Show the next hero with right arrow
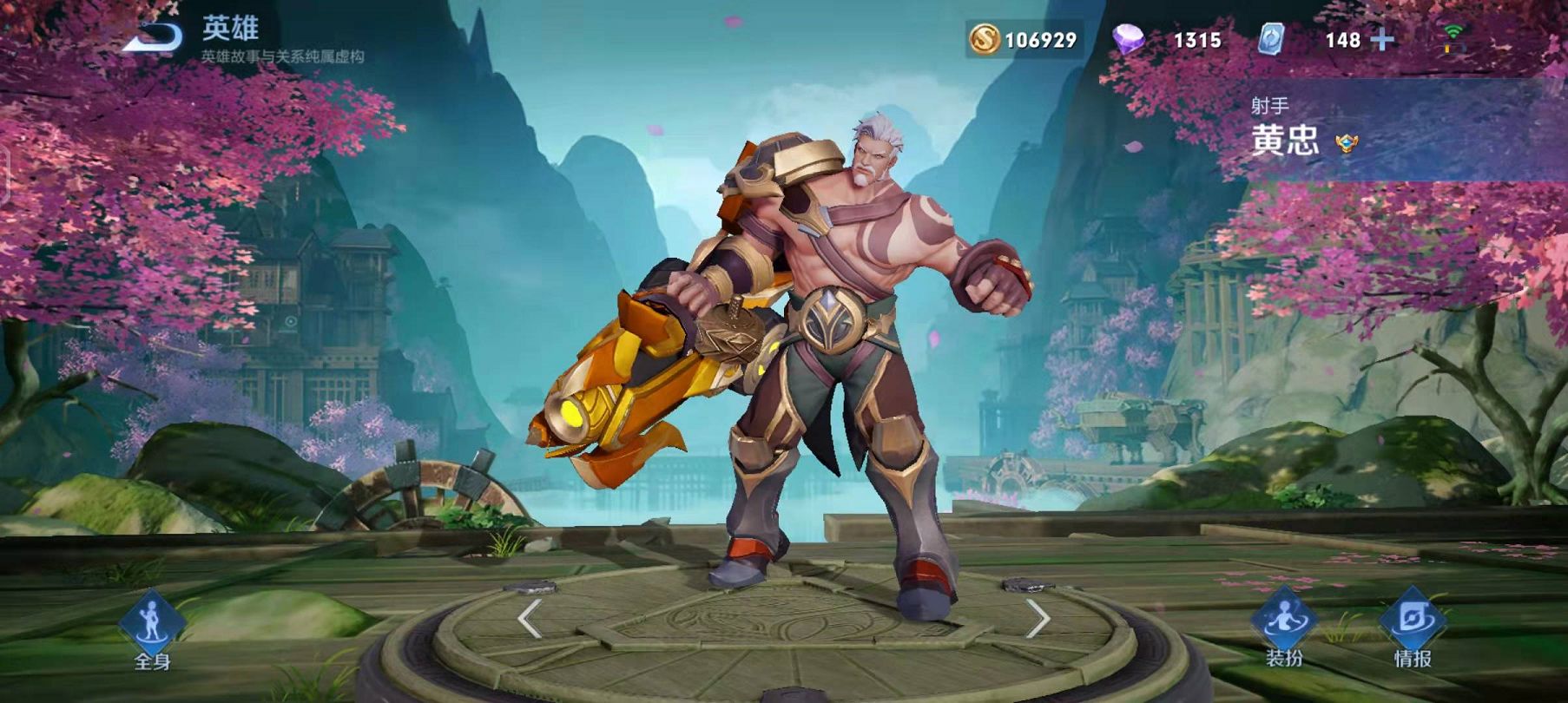Screen dimensions: 1568x703 pos(1038,619)
